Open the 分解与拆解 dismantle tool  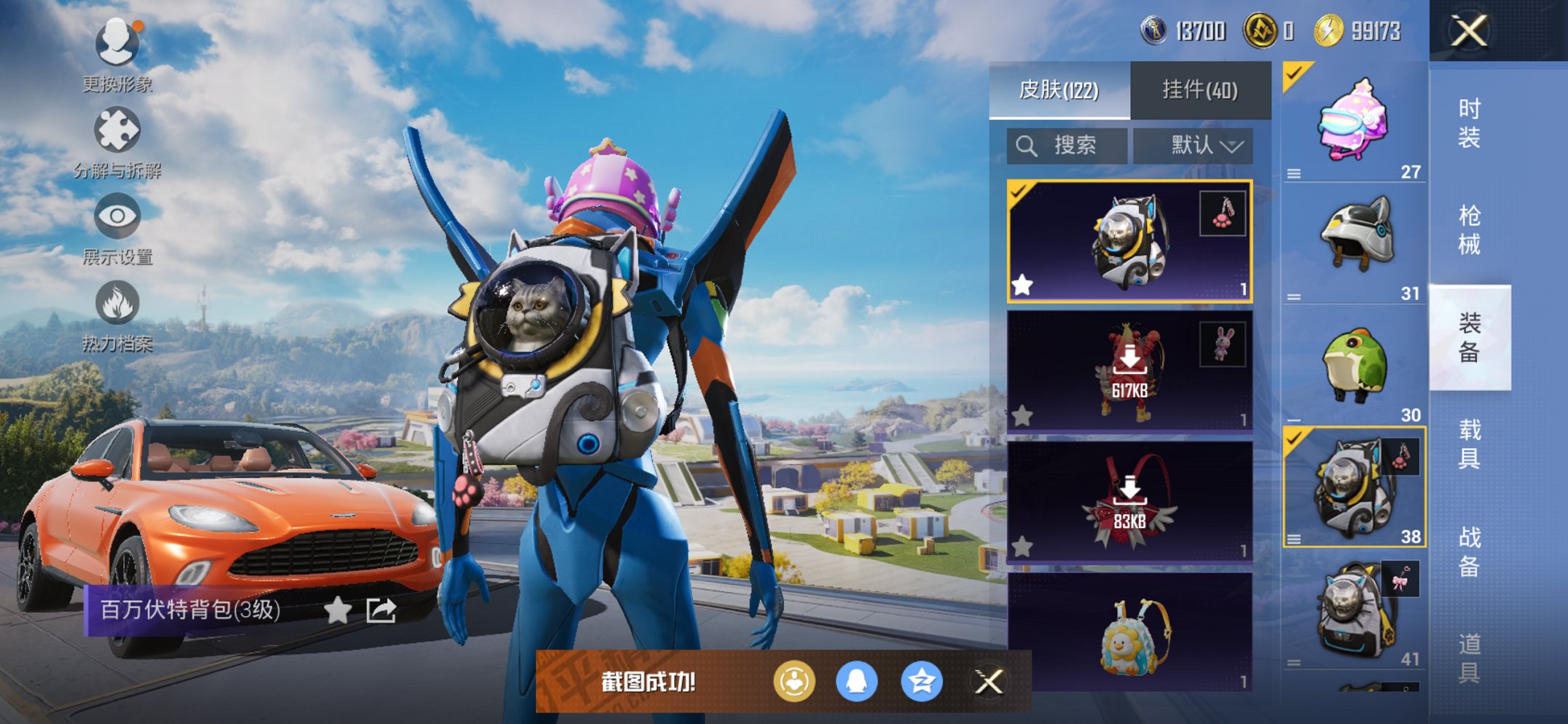[x=117, y=130]
